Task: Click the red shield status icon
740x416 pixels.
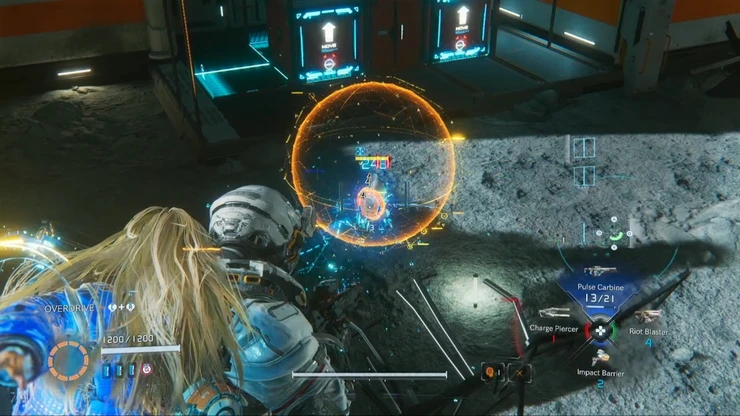Action: (147, 369)
